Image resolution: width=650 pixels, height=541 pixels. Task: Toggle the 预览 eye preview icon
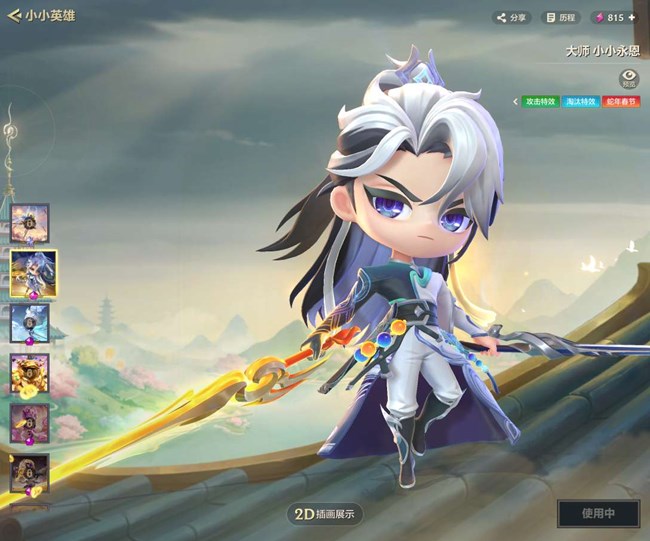coord(629,77)
